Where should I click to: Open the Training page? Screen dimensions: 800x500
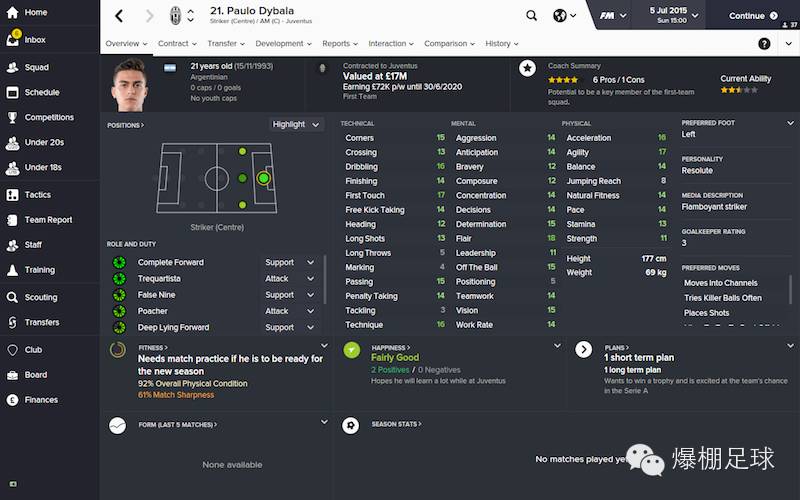[39, 270]
